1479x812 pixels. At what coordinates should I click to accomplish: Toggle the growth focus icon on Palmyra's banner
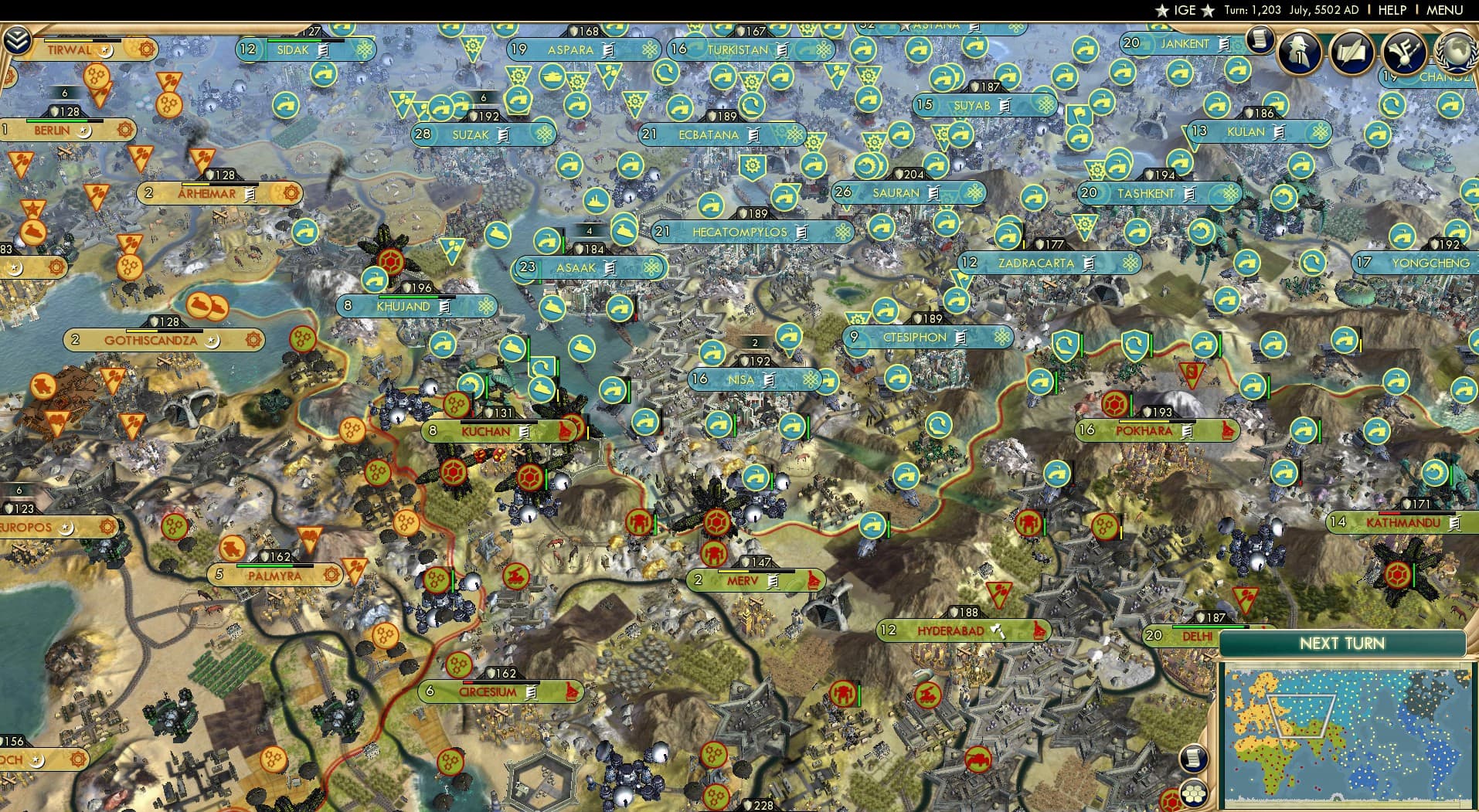[x=331, y=575]
